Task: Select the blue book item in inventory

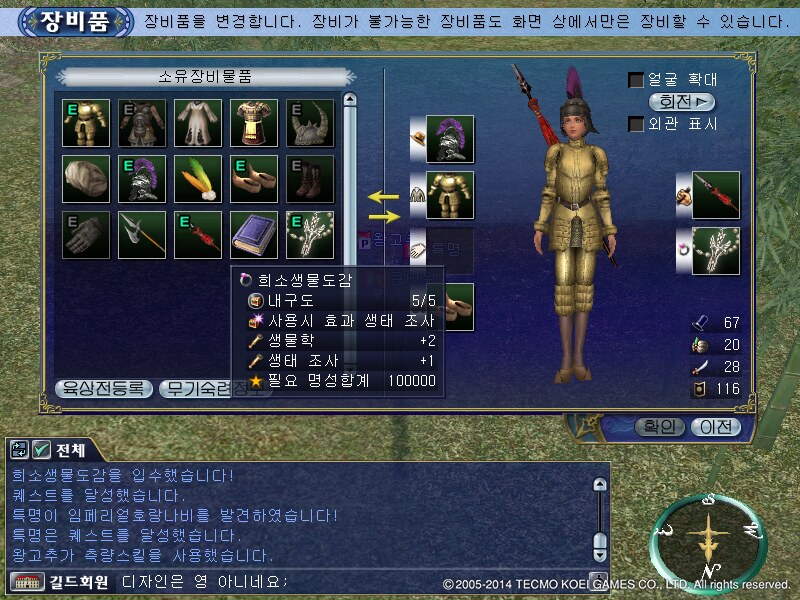Action: pyautogui.click(x=254, y=235)
